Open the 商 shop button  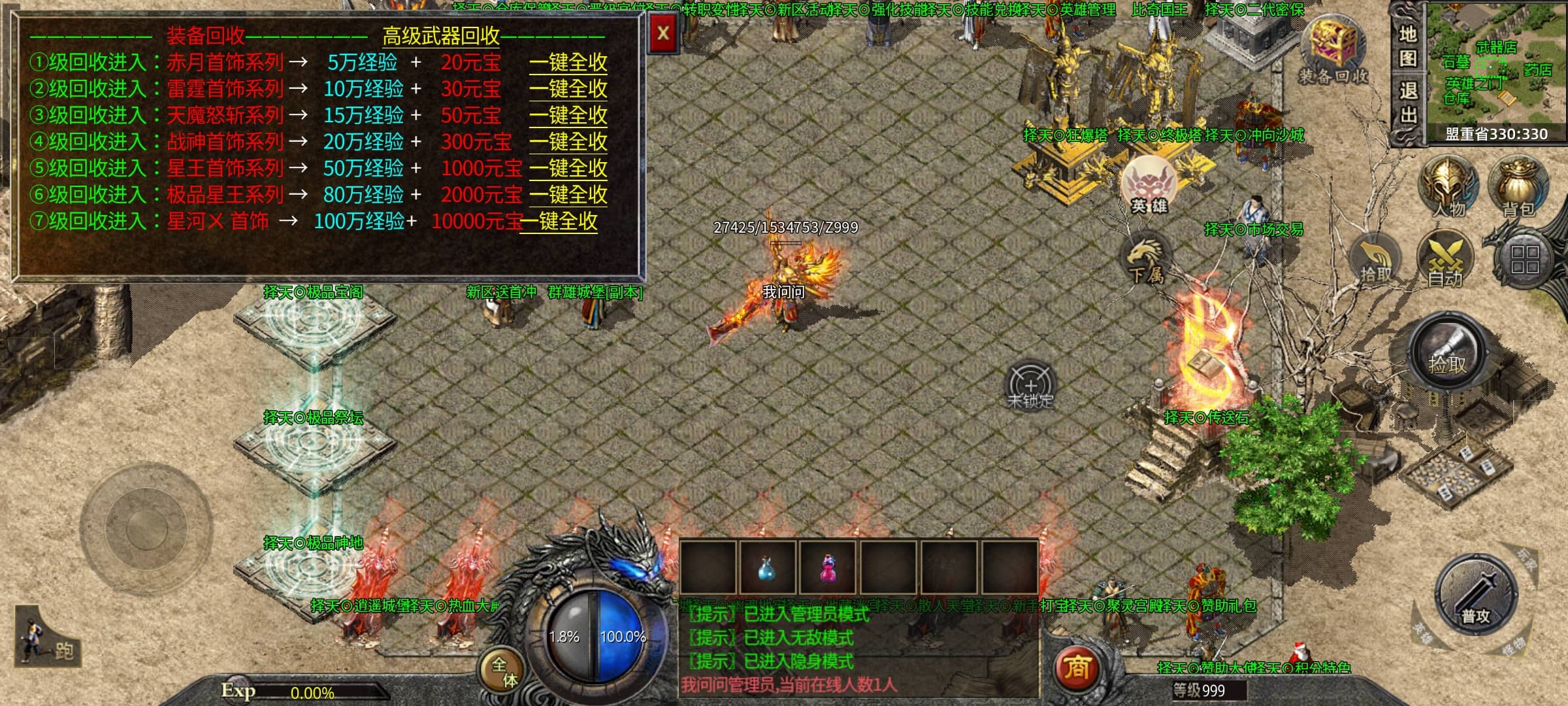coord(1076,668)
